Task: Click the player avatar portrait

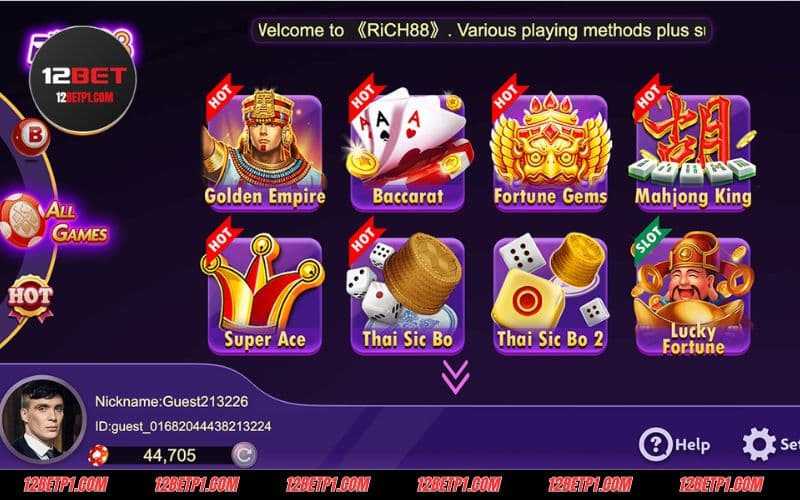Action: click(x=42, y=420)
